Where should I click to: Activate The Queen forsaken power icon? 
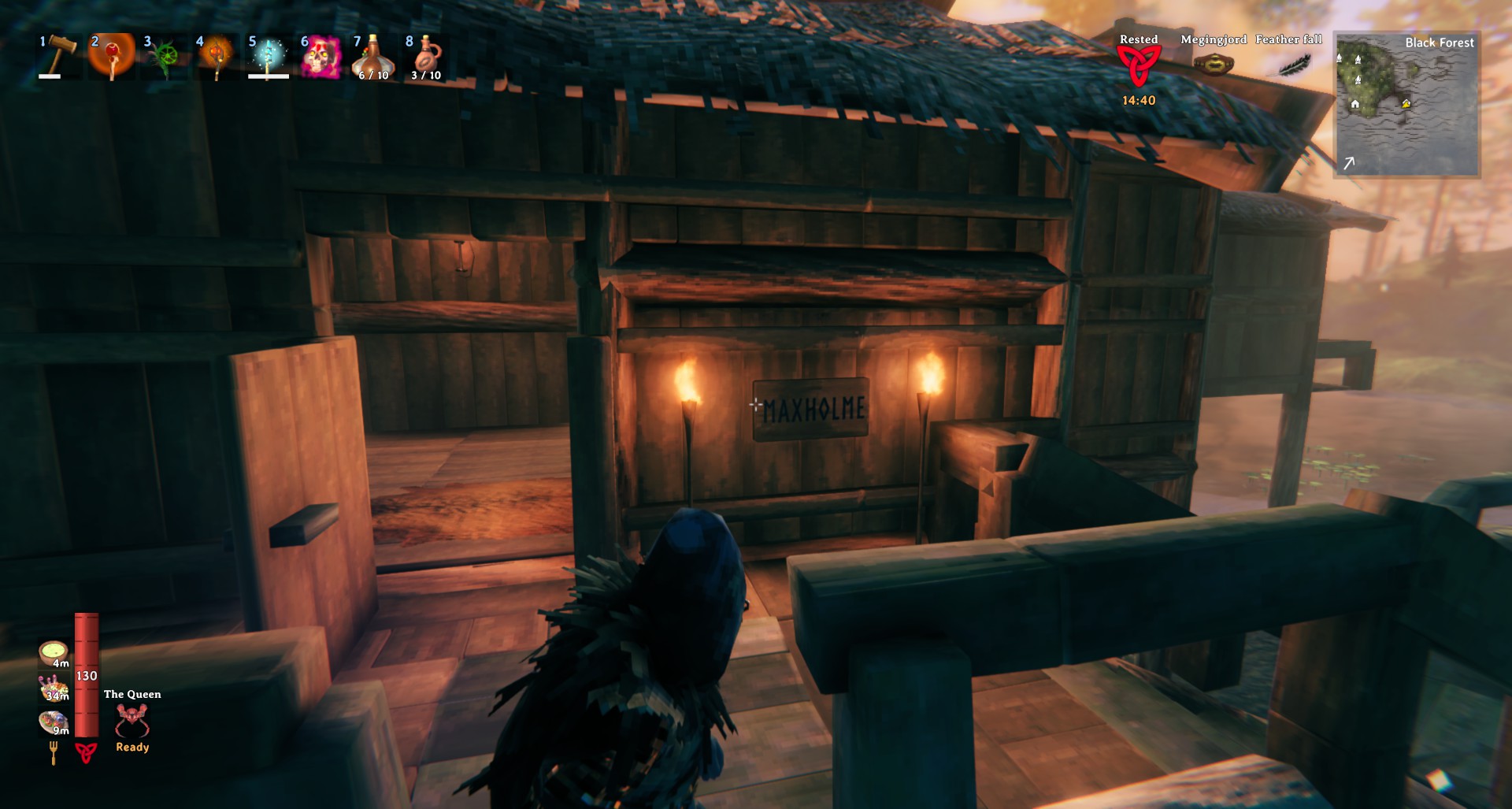pyautogui.click(x=132, y=720)
